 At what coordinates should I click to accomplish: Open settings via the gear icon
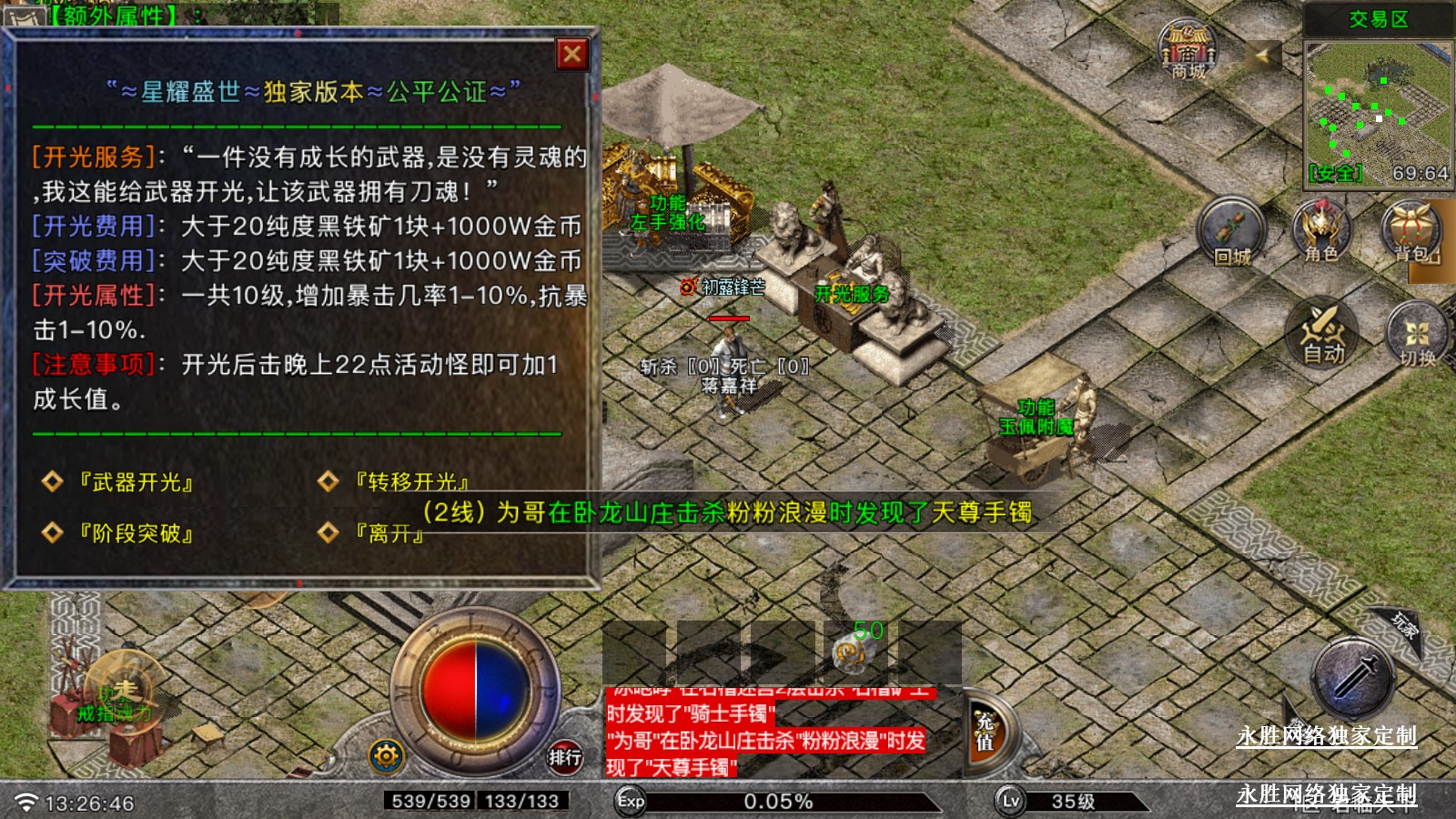387,755
